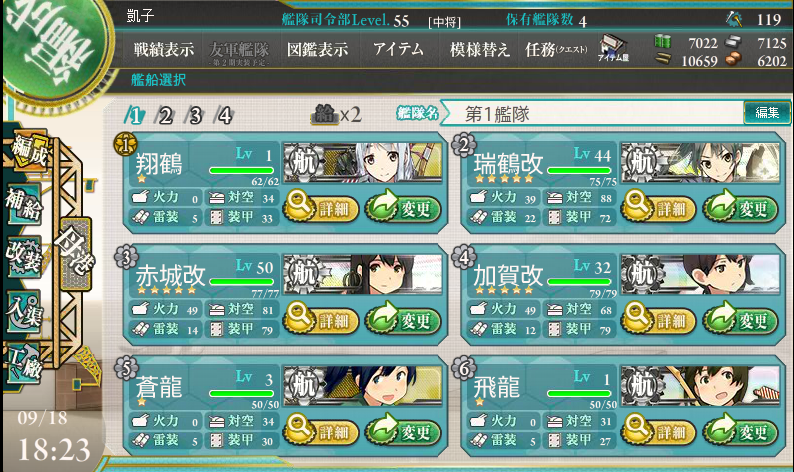Change ship 加賀改 with 変更
Screen dimensions: 794x472
click(x=740, y=321)
